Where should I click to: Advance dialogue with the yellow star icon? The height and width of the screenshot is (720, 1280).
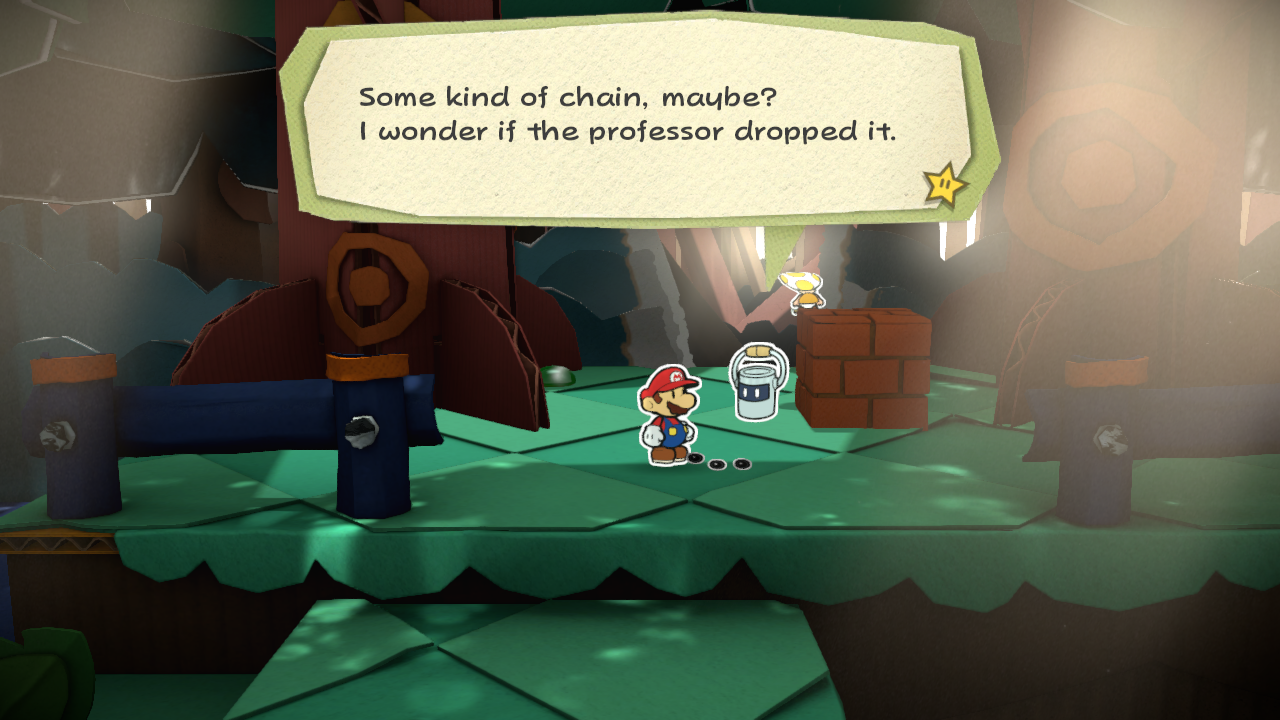pyautogui.click(x=944, y=184)
